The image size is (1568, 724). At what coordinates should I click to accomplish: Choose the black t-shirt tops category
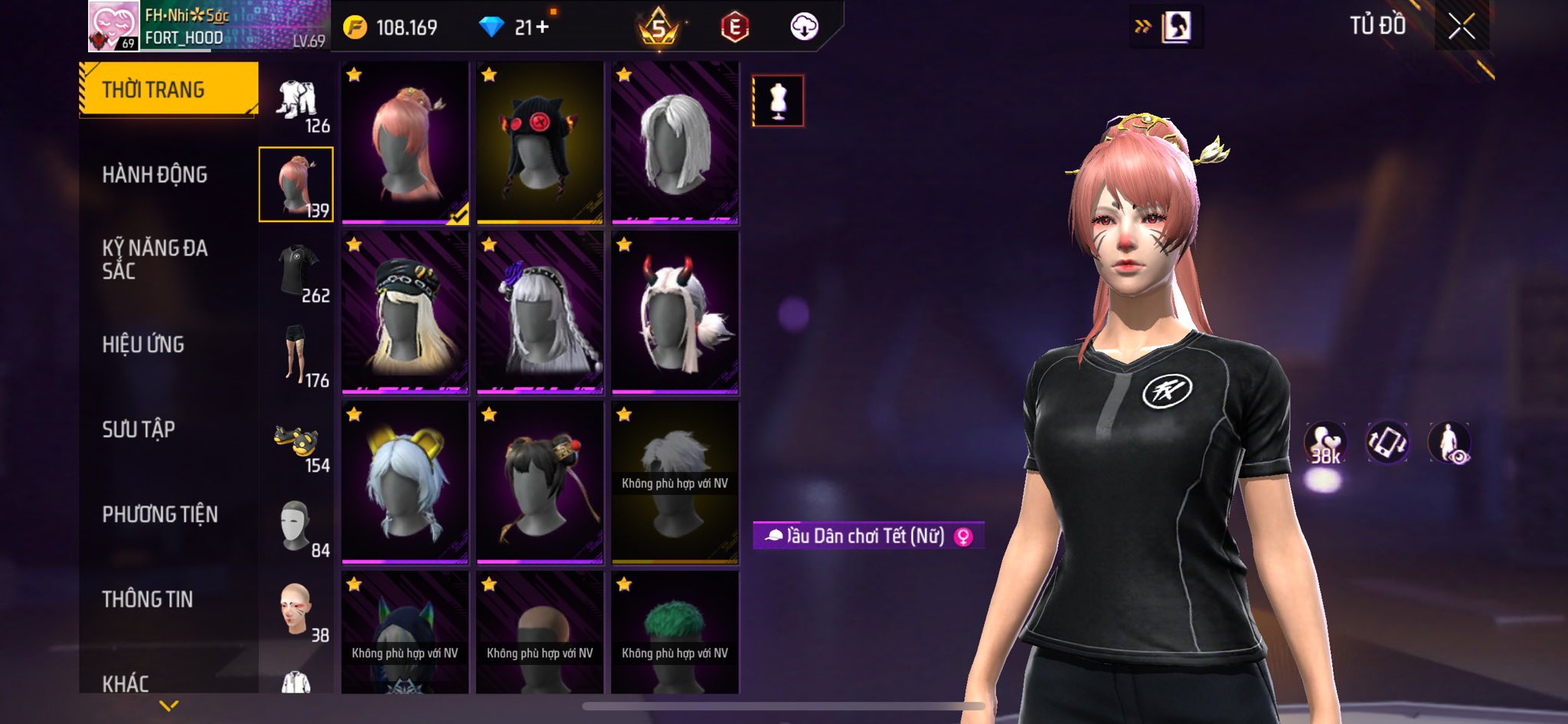coord(299,271)
